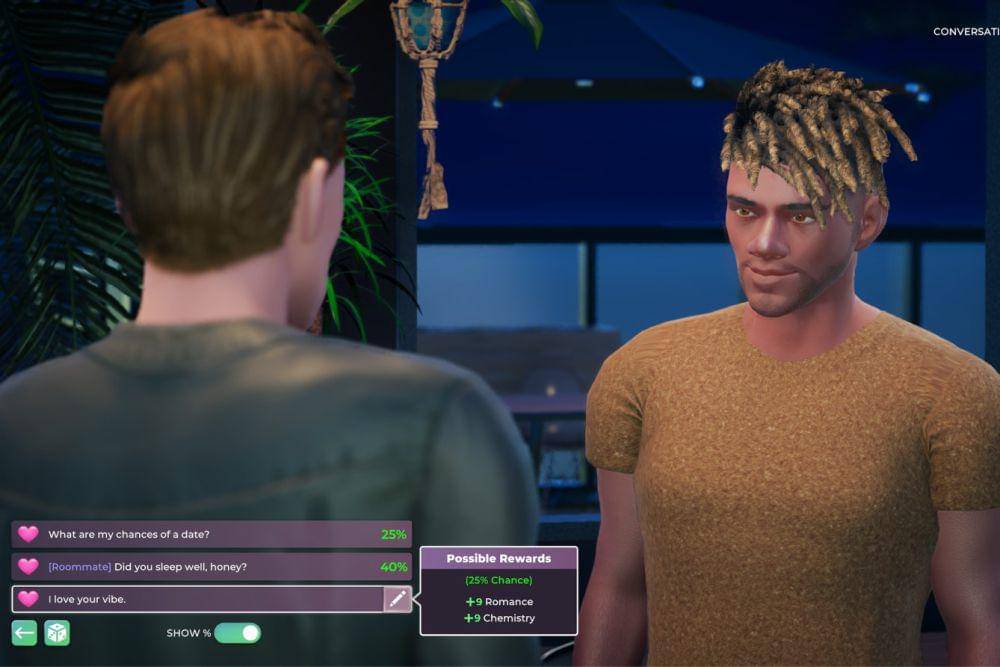Go back with the green arrow button
Viewport: 1000px width, 667px height.
coord(25,633)
